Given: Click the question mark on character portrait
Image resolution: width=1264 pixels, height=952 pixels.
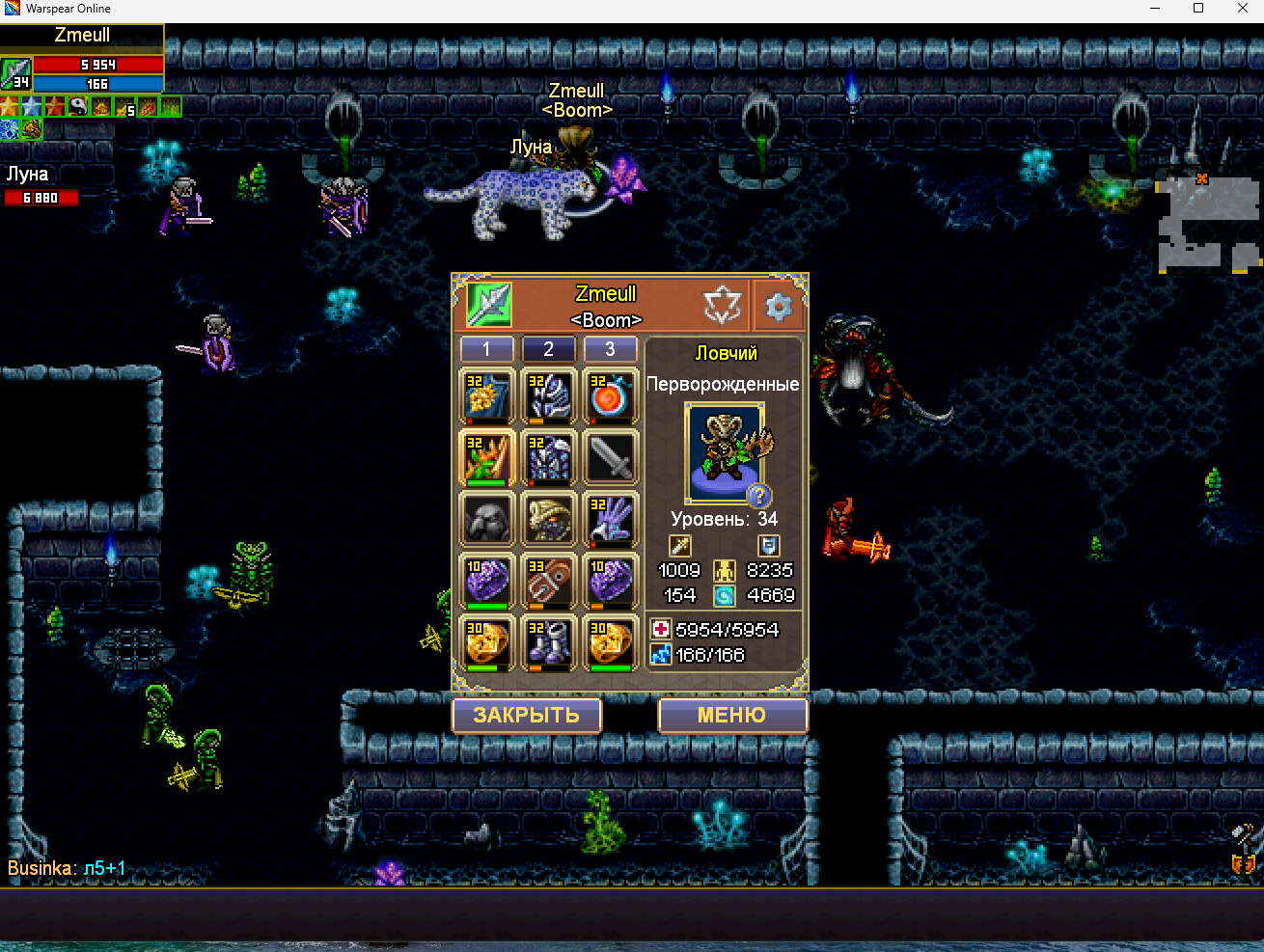Looking at the screenshot, I should point(759,496).
